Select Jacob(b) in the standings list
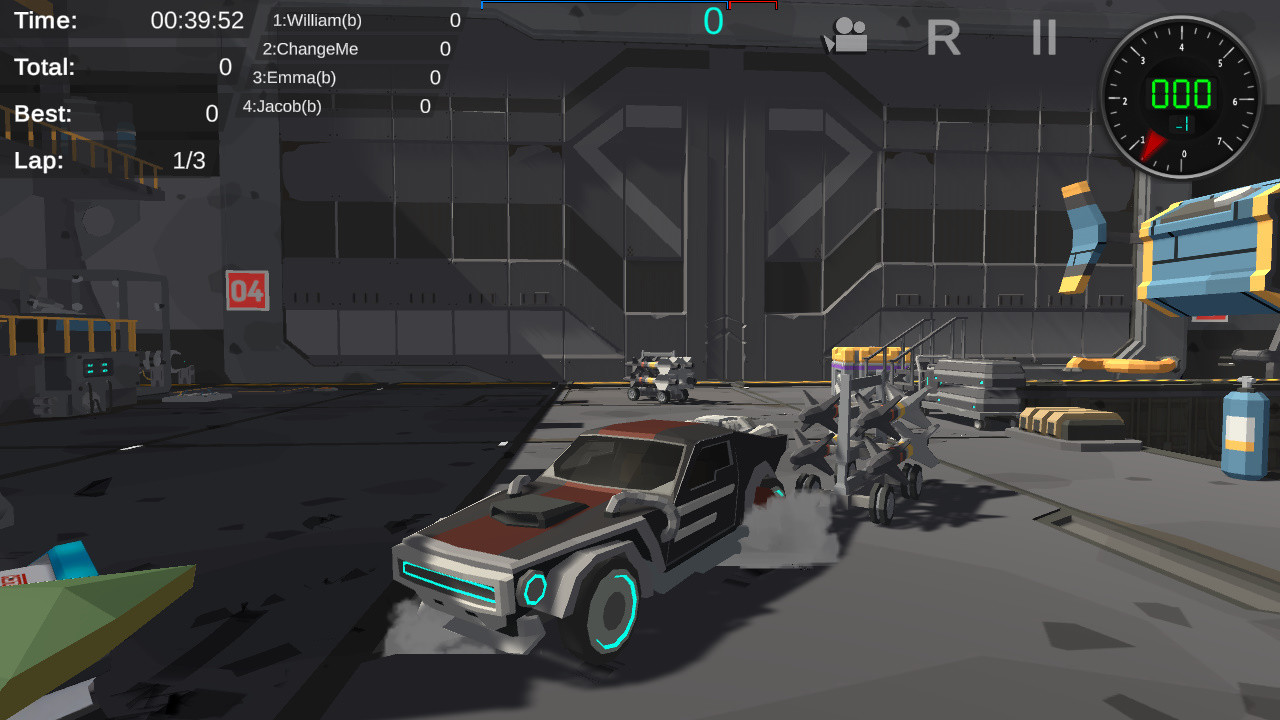Image resolution: width=1280 pixels, height=720 pixels. [282, 105]
